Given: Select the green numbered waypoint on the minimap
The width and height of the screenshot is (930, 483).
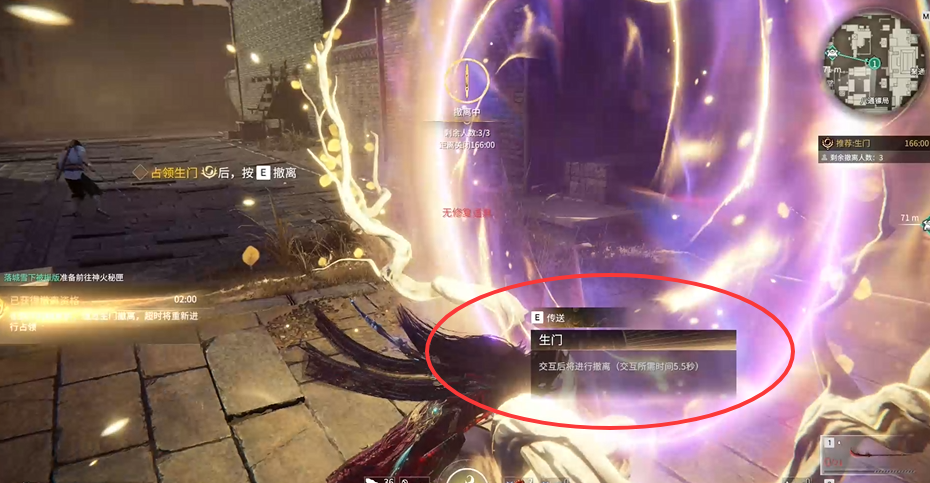Looking at the screenshot, I should coord(874,62).
